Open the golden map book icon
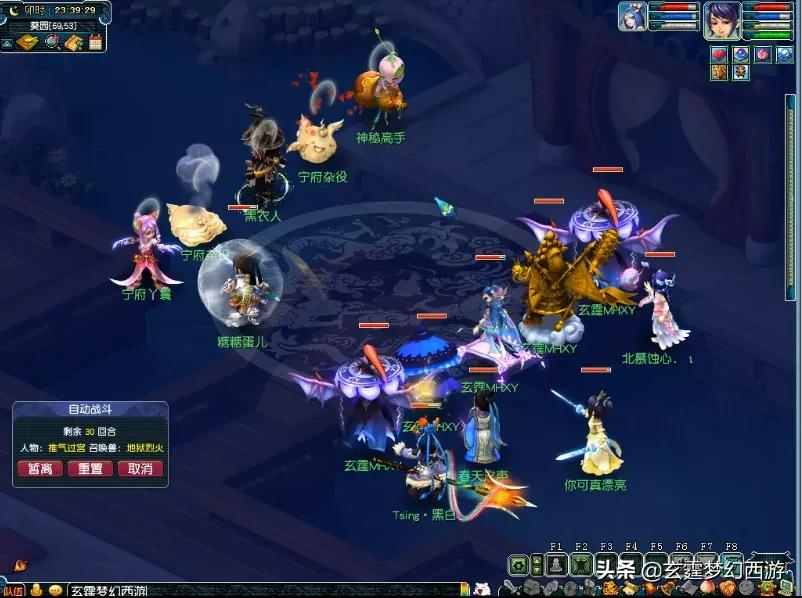802x598 pixels. (x=28, y=43)
